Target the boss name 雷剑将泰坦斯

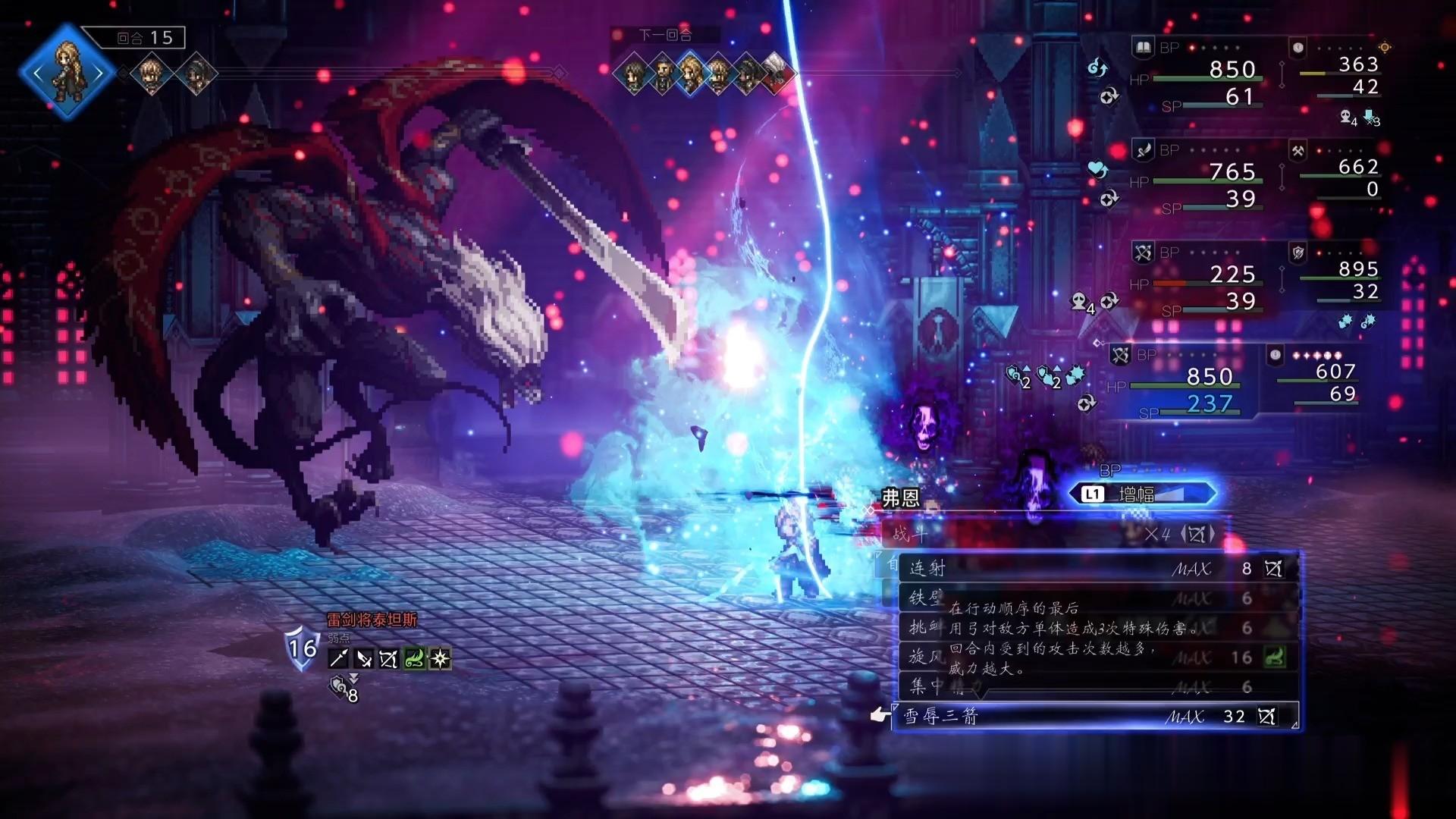click(372, 620)
